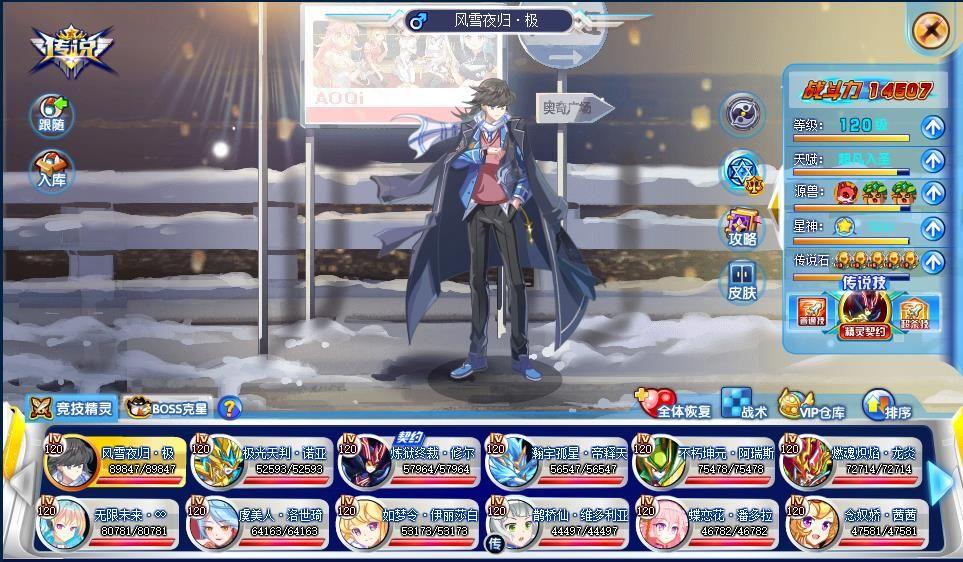Open the 皮肤 skin menu

pyautogui.click(x=742, y=280)
